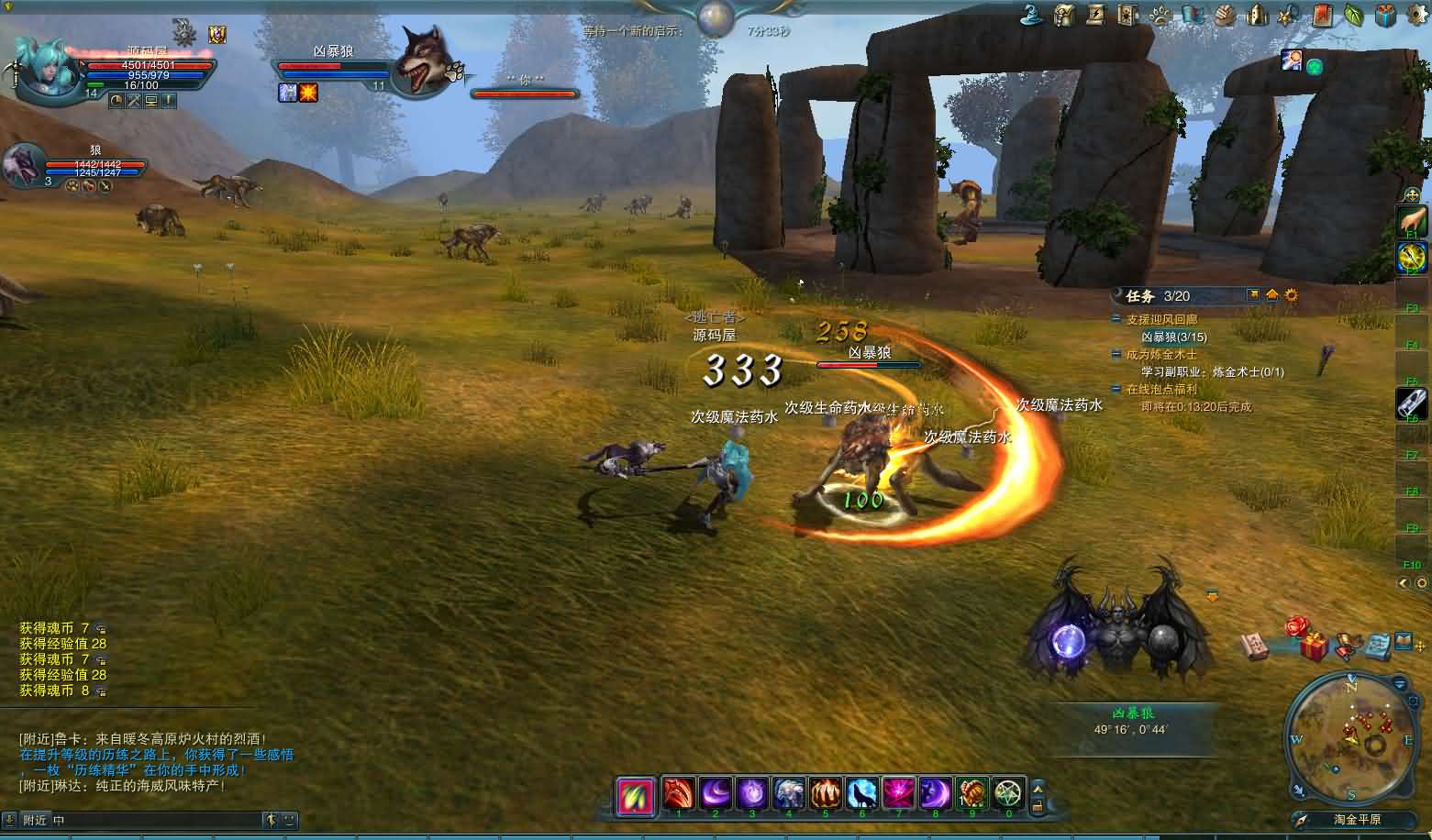
Task: Click the green leaf menu icon
Action: 1353,15
